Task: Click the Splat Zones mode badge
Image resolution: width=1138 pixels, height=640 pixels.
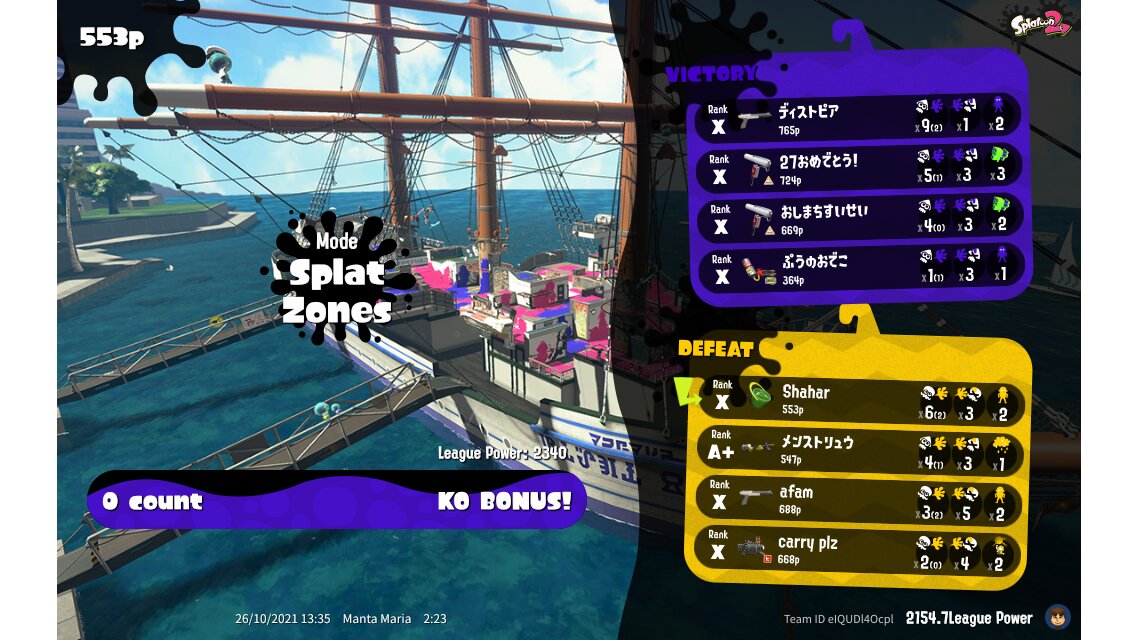Action: pos(336,279)
